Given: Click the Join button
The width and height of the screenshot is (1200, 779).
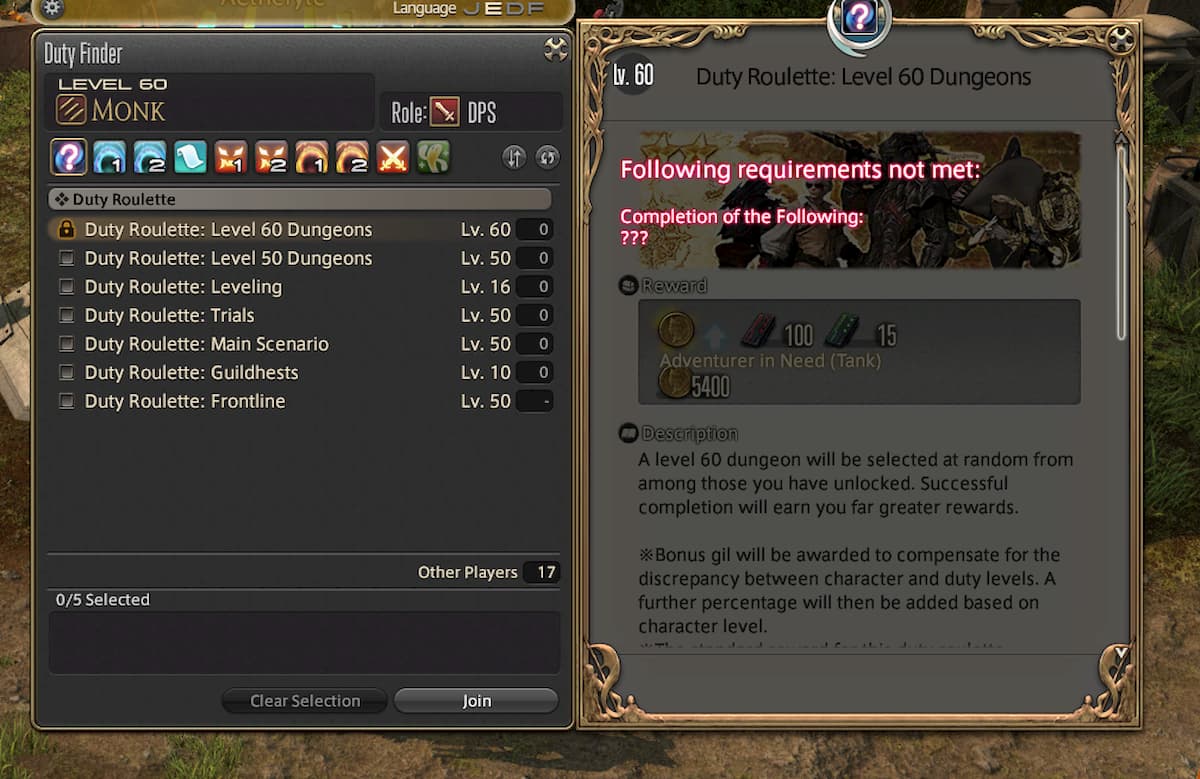Looking at the screenshot, I should (476, 701).
